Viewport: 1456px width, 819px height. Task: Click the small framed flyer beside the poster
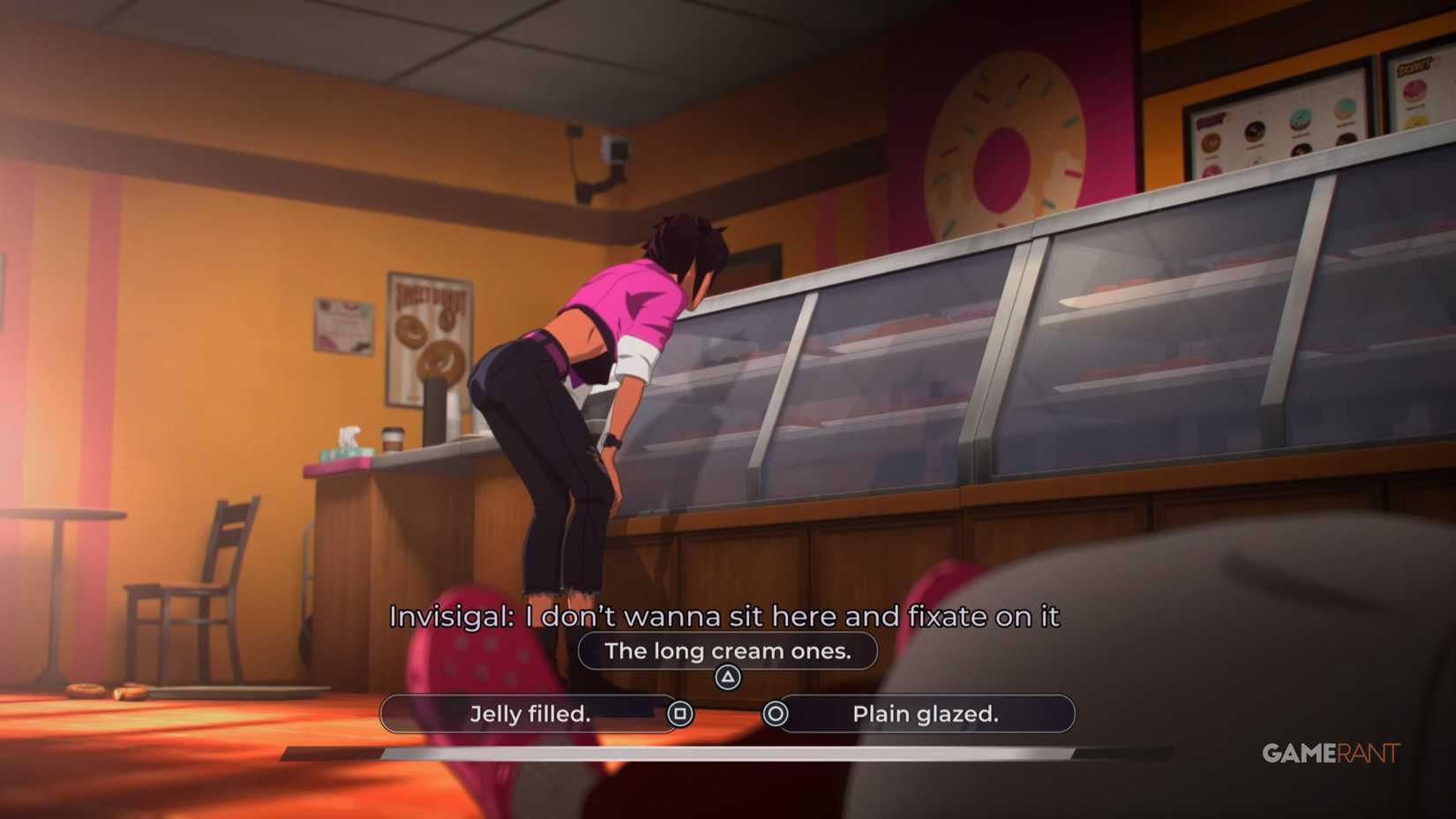(342, 325)
